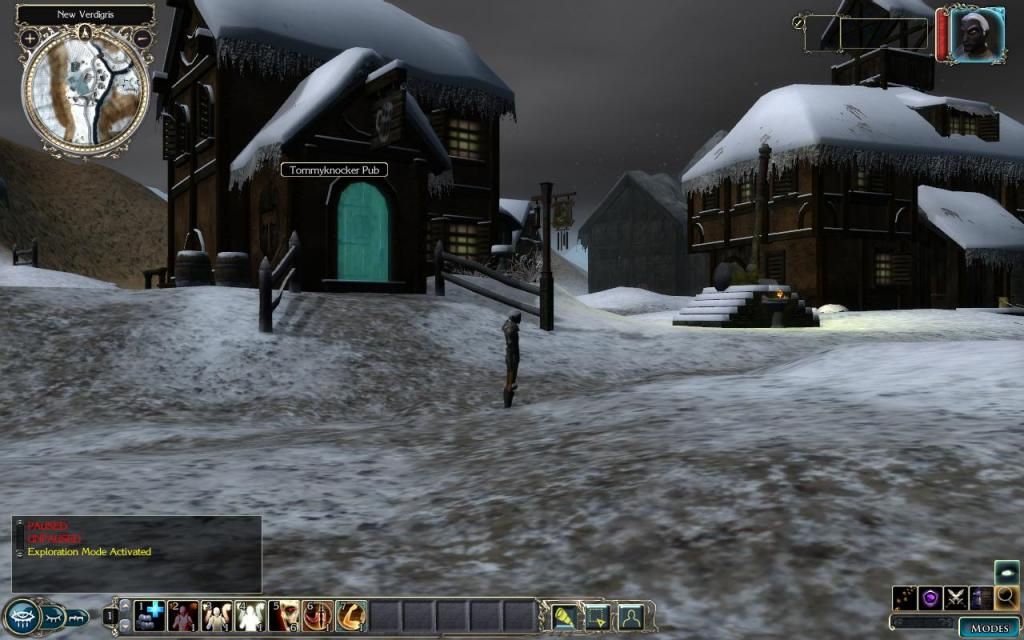Zoom in with the minimap plus button
Image resolution: width=1024 pixels, height=640 pixels.
click(30, 38)
